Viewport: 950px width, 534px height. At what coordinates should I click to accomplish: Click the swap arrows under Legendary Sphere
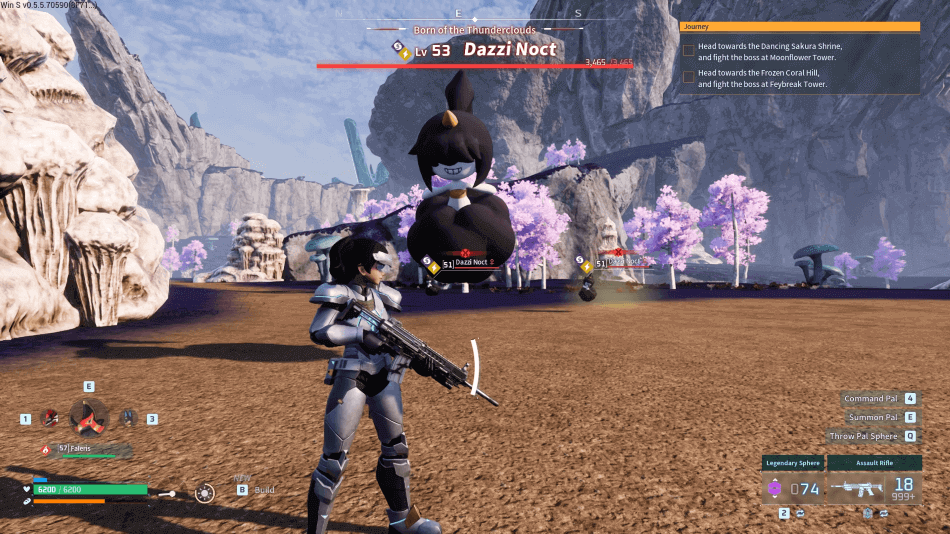tap(800, 513)
